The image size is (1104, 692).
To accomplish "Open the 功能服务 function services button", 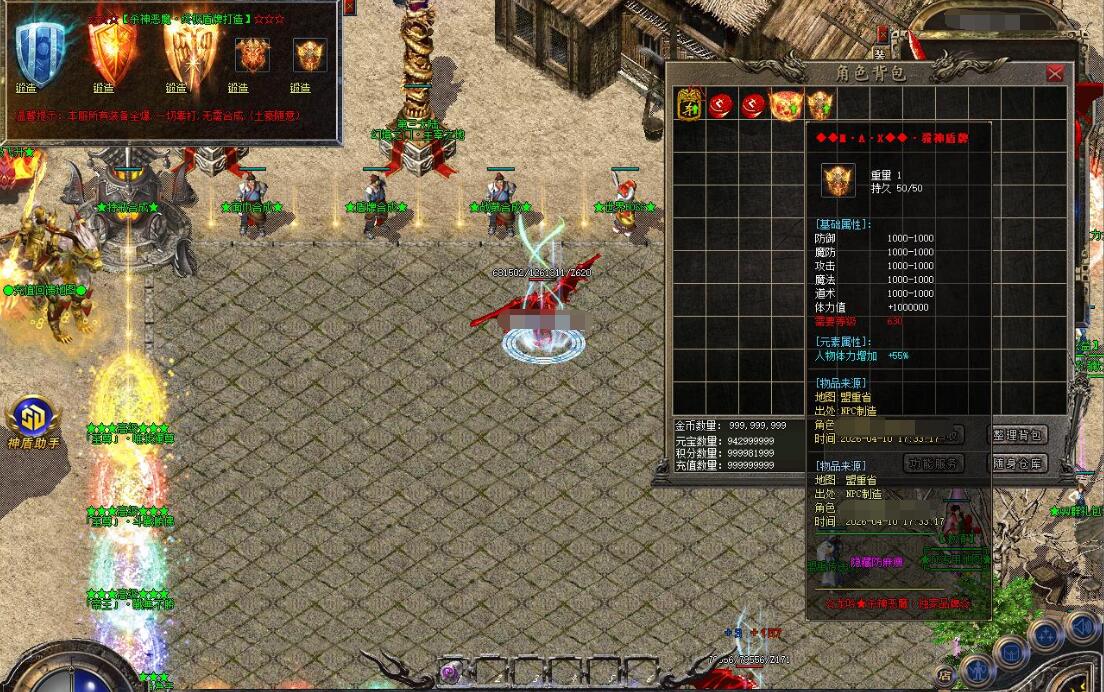I will coord(933,463).
